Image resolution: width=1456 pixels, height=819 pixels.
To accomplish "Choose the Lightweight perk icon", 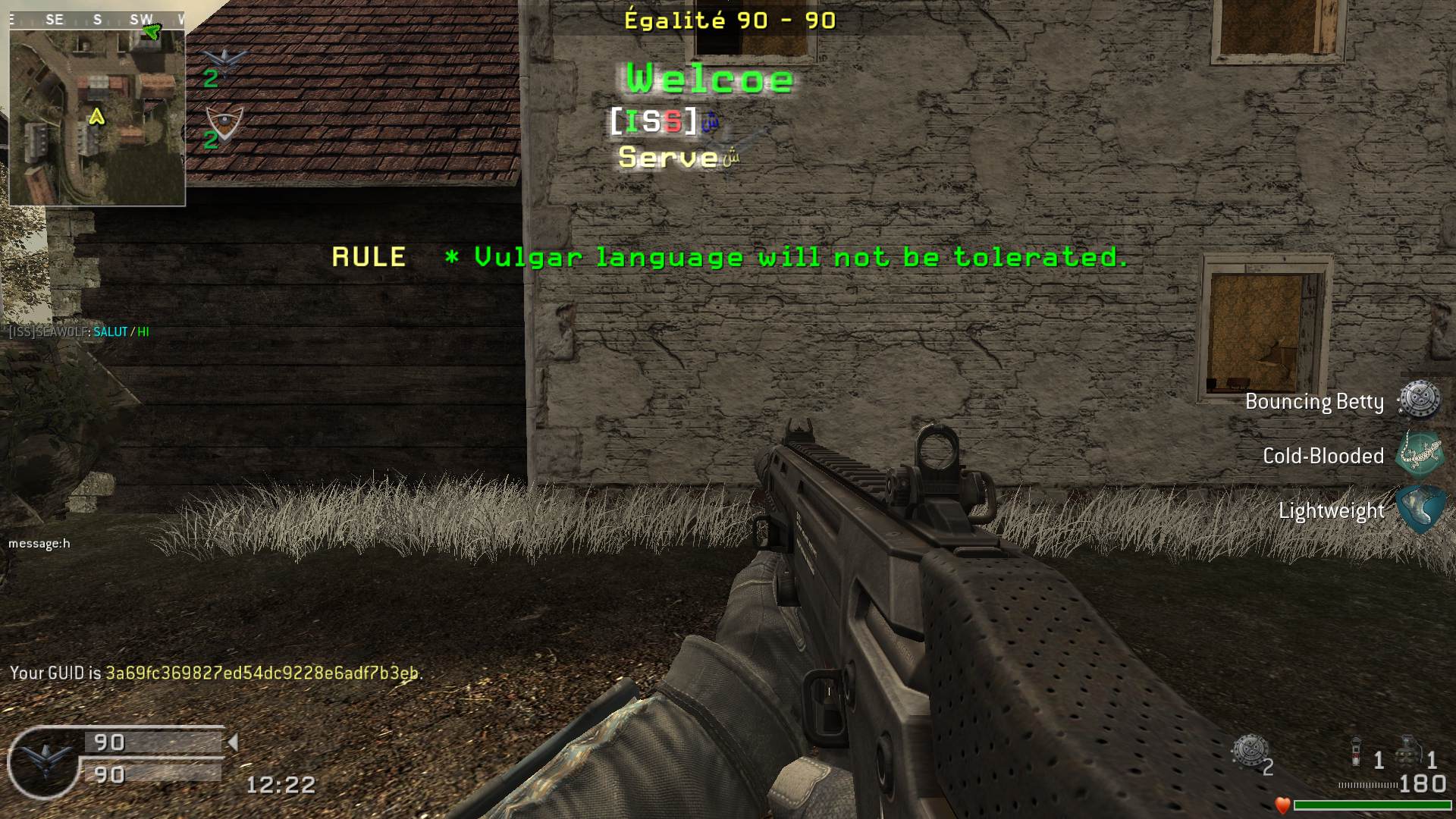I will click(1419, 508).
